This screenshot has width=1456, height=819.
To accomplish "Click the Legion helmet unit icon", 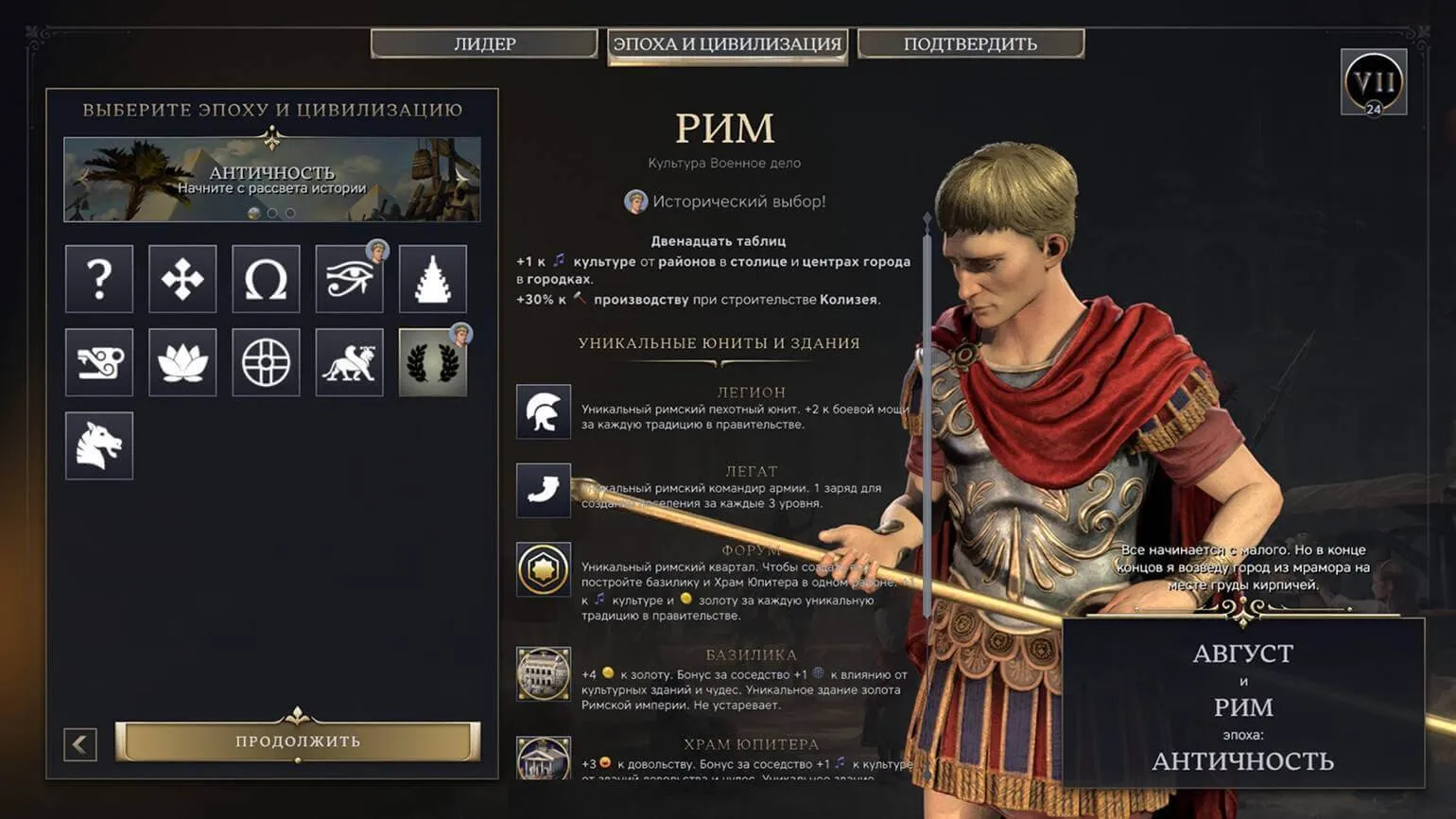I will tap(544, 411).
